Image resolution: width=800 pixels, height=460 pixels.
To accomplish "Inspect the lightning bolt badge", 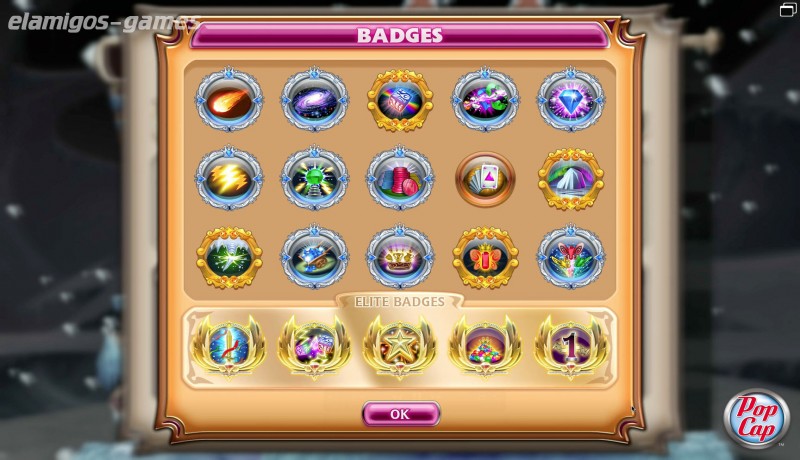I will (228, 179).
